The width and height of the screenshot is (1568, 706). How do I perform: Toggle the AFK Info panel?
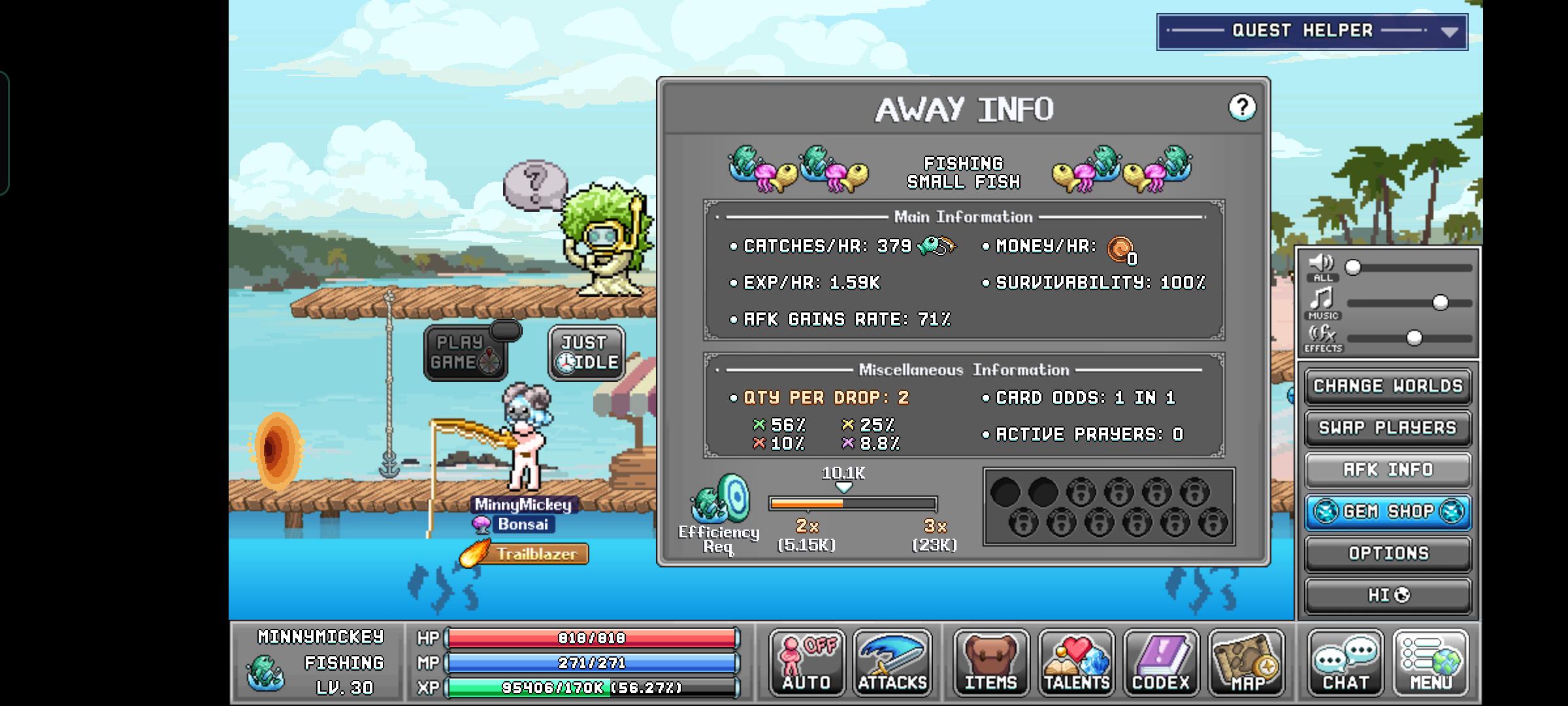click(1388, 470)
